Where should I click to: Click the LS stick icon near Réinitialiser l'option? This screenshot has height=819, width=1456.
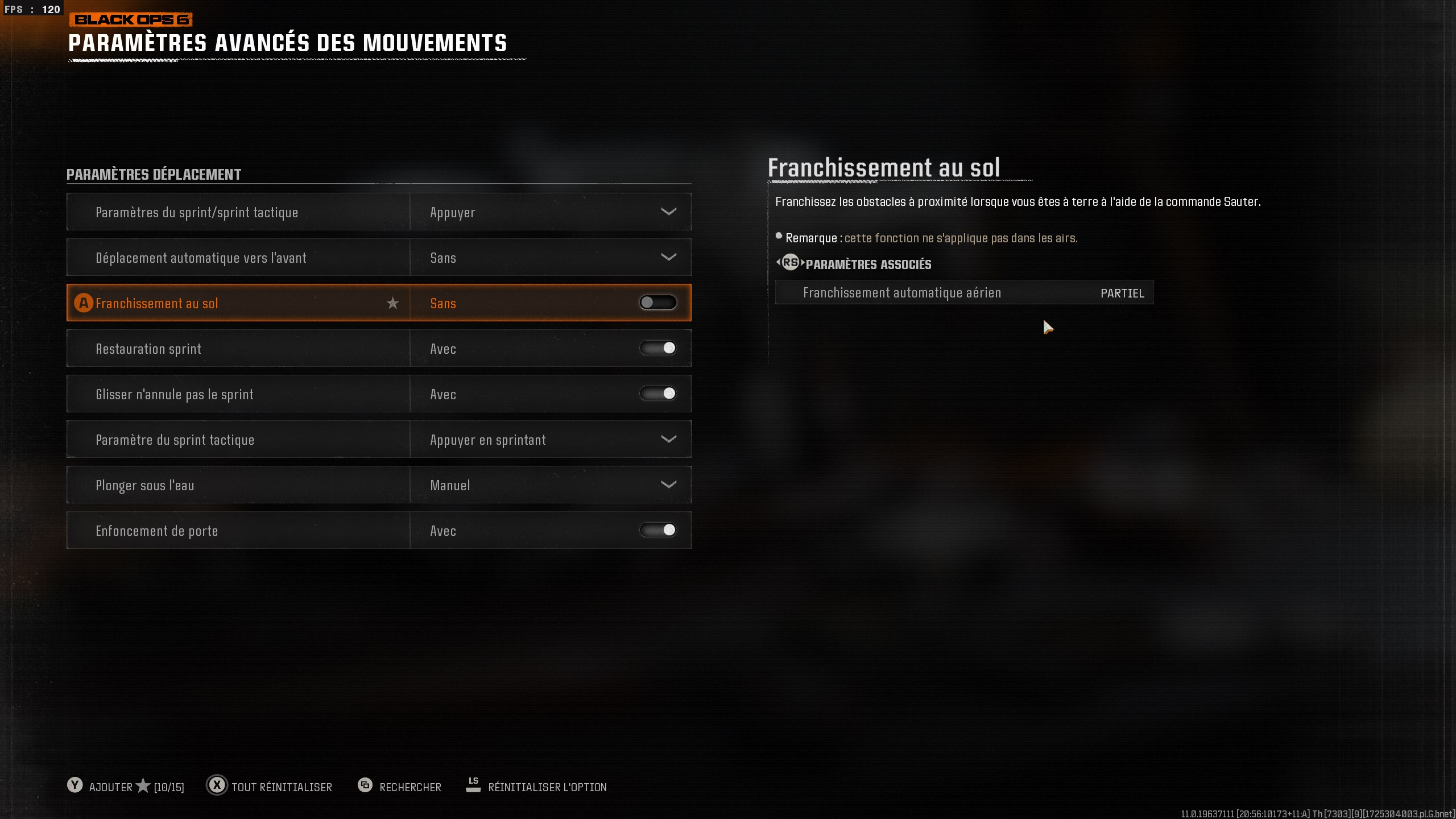(473, 784)
